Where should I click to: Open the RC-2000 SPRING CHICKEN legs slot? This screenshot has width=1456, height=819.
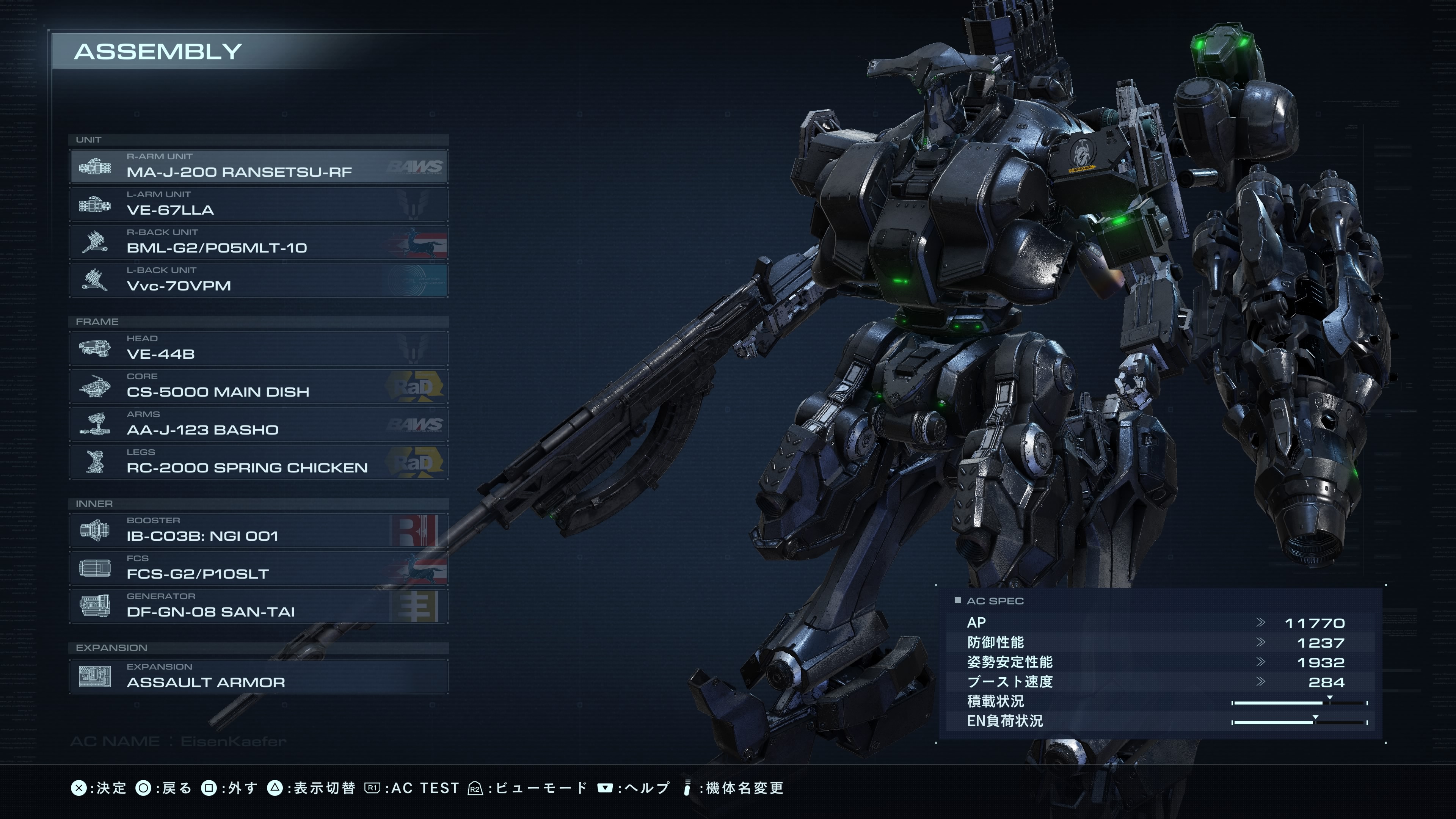[258, 462]
